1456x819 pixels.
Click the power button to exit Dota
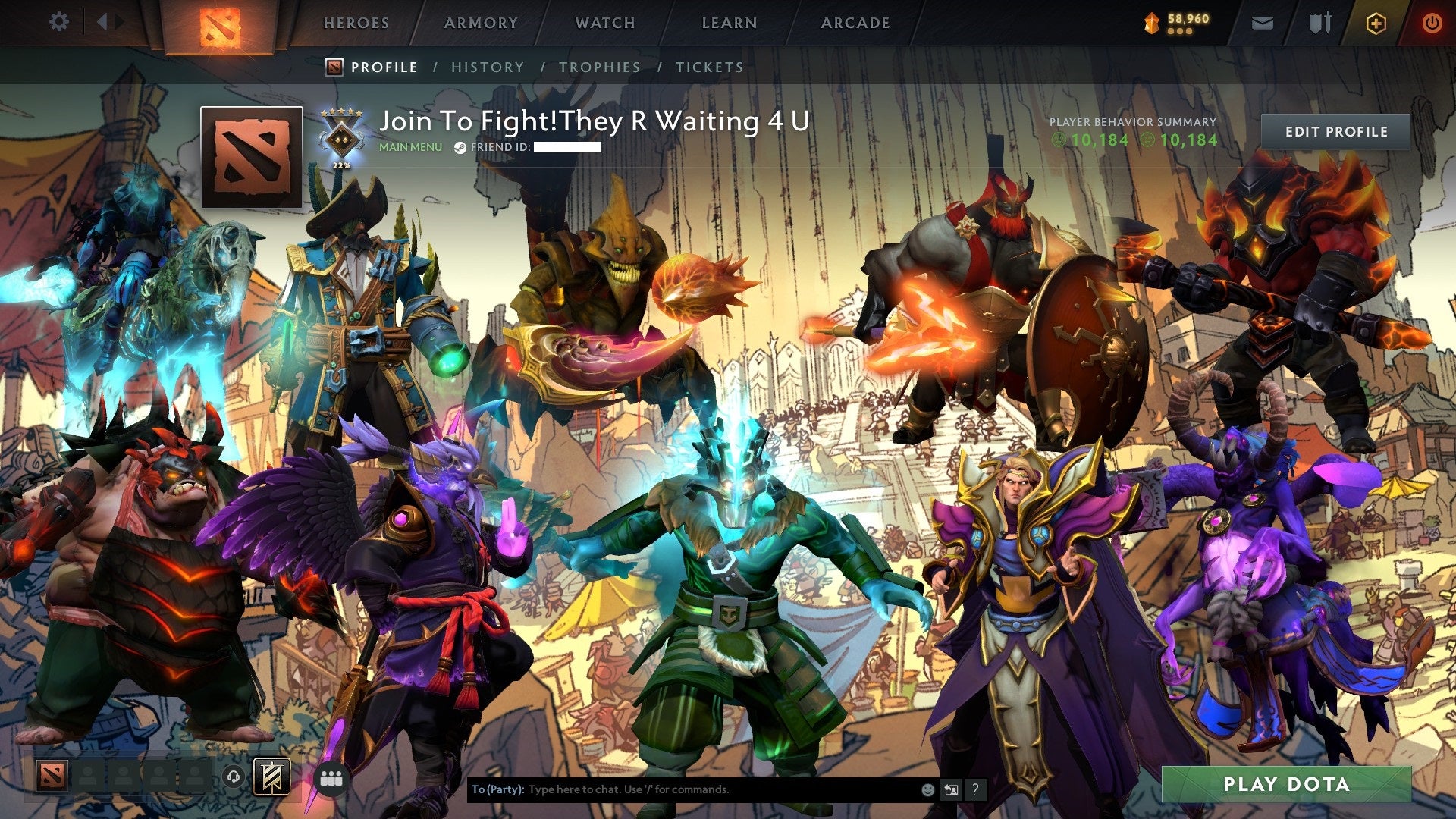(x=1432, y=24)
